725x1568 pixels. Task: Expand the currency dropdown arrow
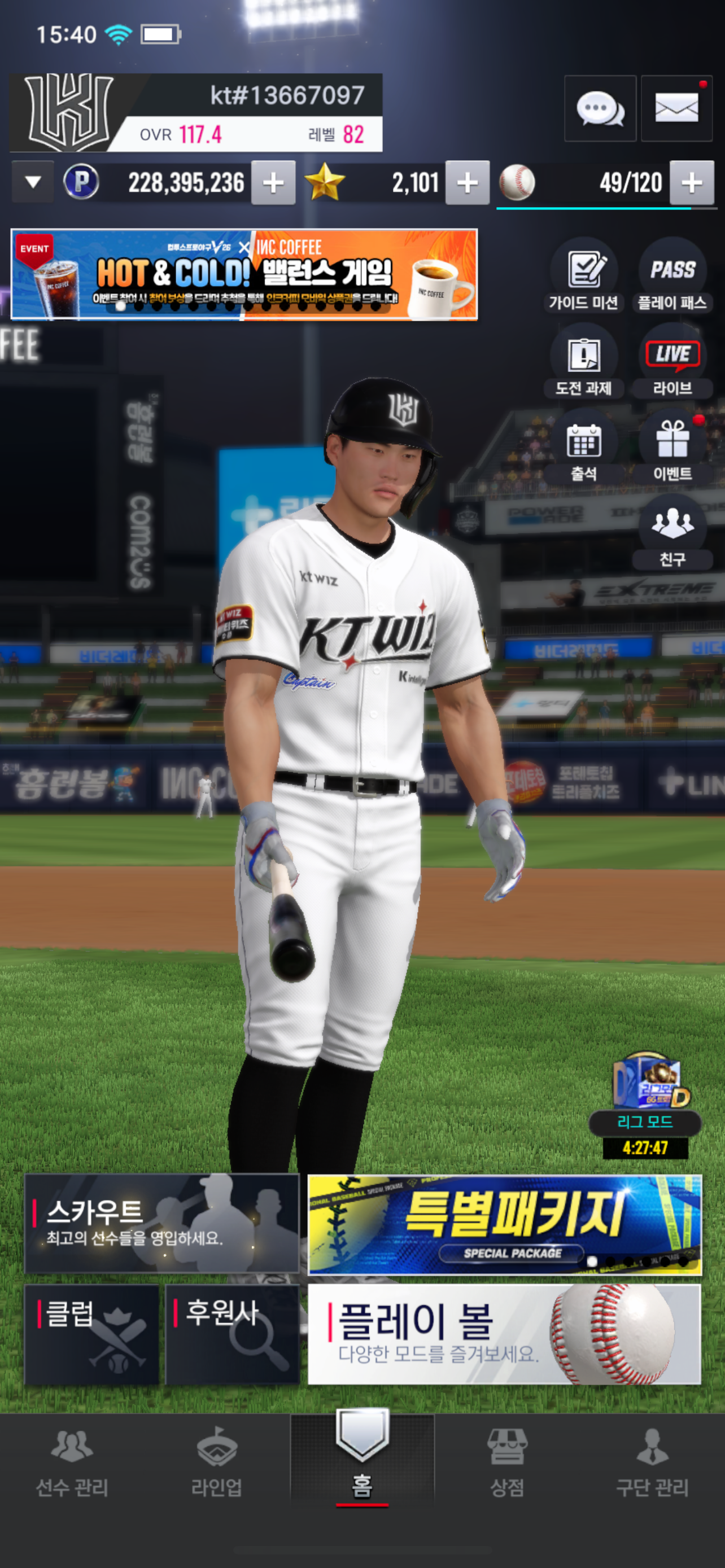[33, 182]
